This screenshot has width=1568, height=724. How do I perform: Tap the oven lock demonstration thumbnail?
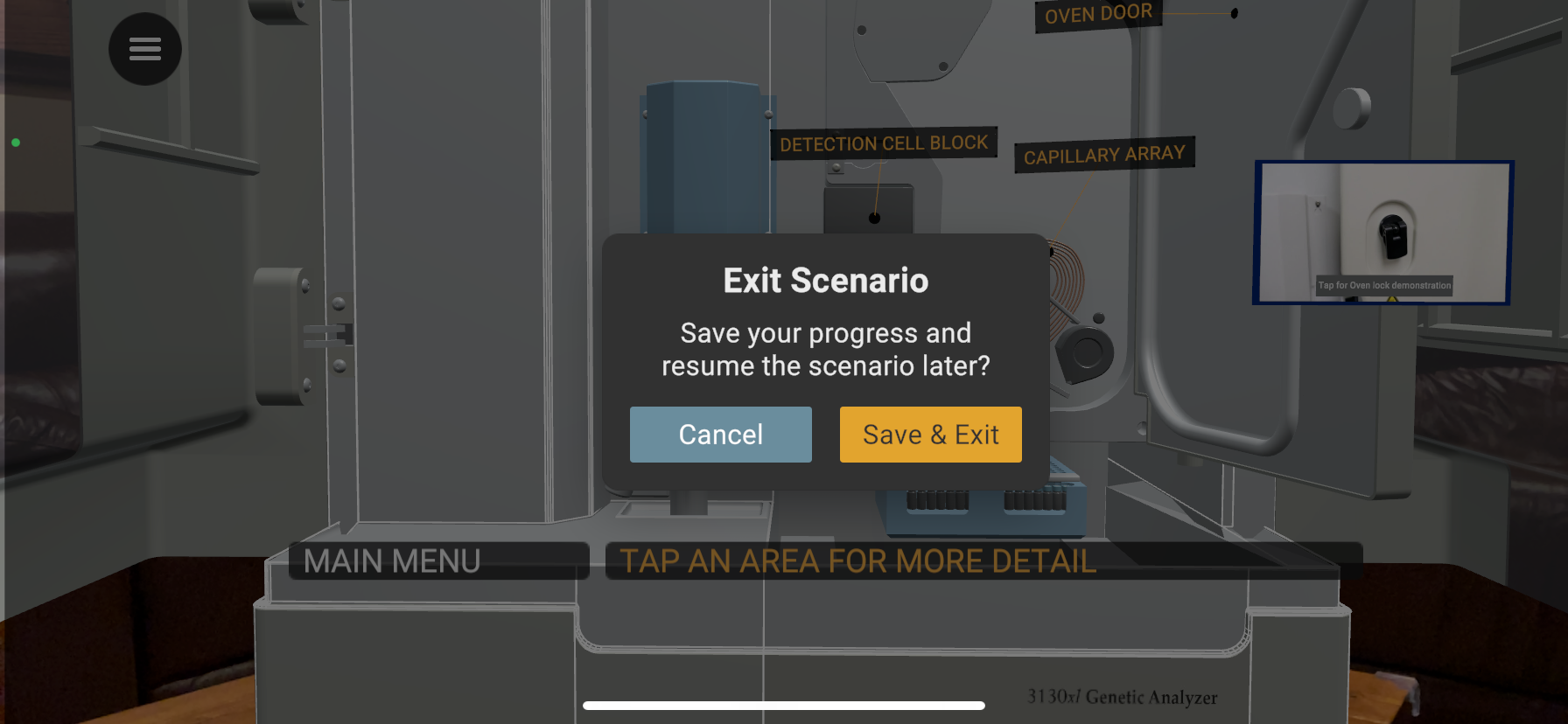click(x=1382, y=233)
